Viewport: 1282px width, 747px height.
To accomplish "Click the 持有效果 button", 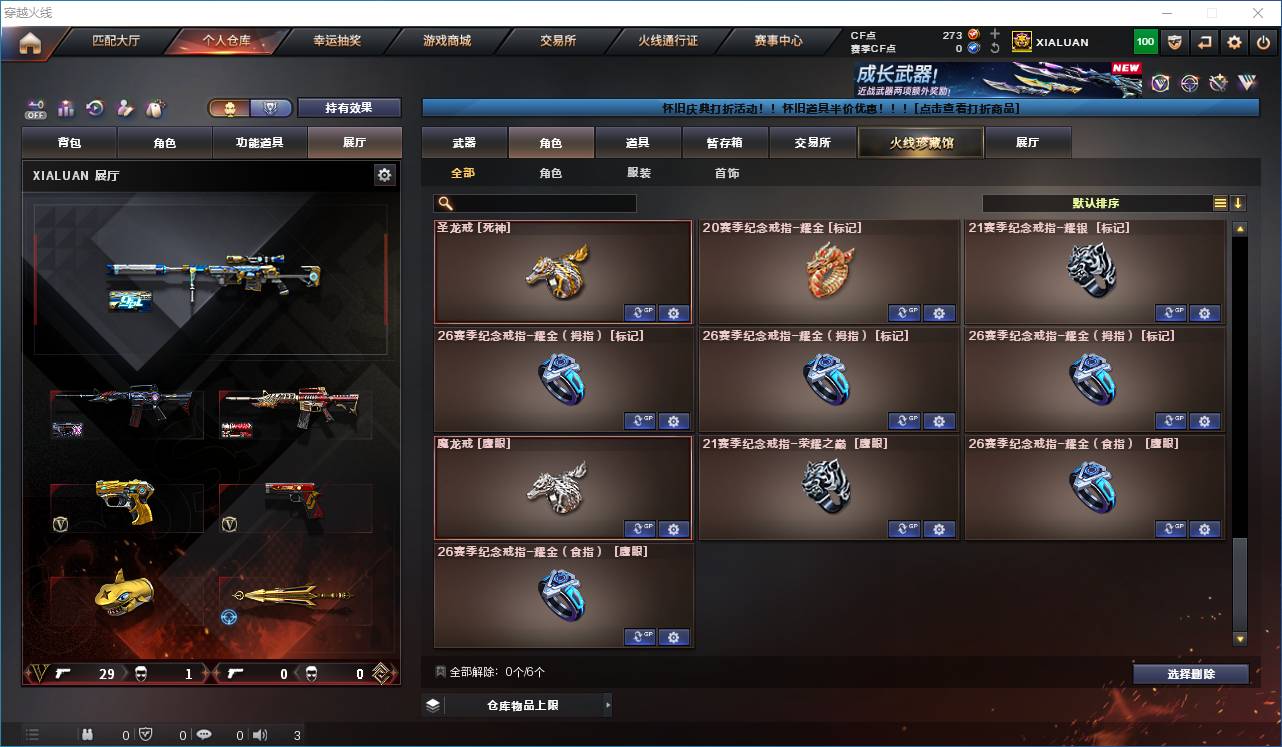I will point(348,107).
